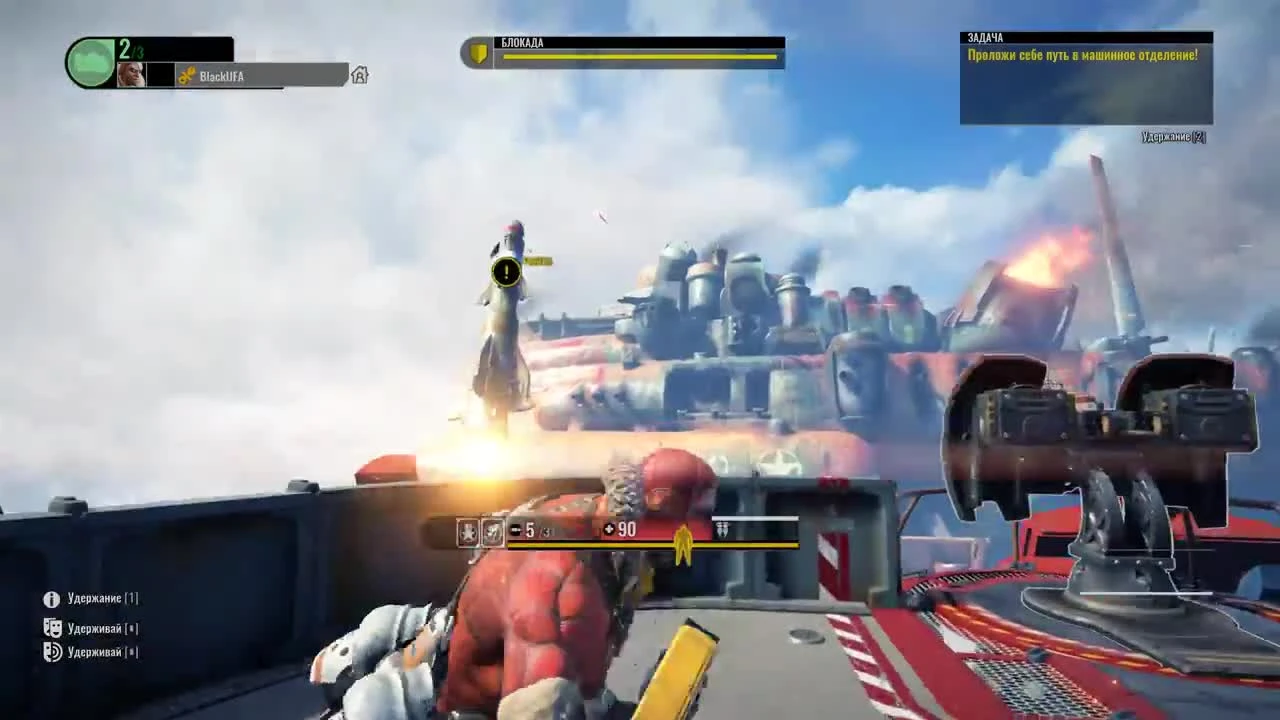The width and height of the screenshot is (1280, 720).
Task: Click the star badge icon on the ammo bar
Action: pos(468,531)
